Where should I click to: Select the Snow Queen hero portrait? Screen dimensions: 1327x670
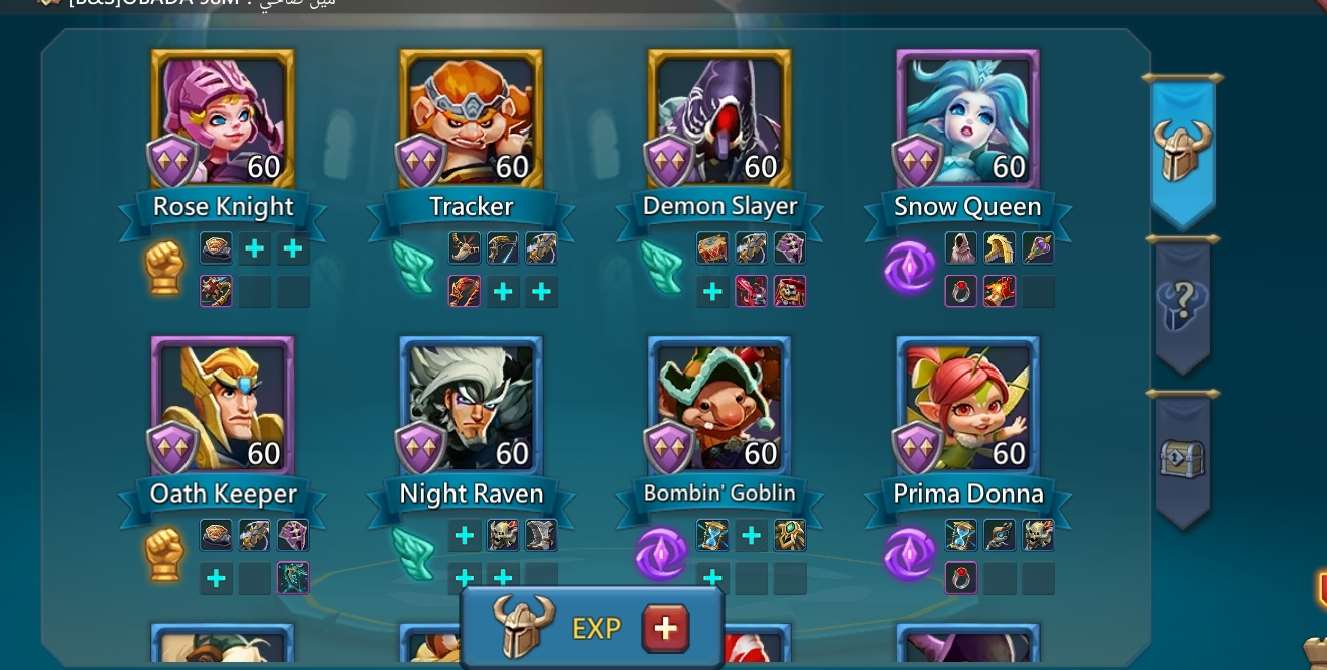(968, 118)
